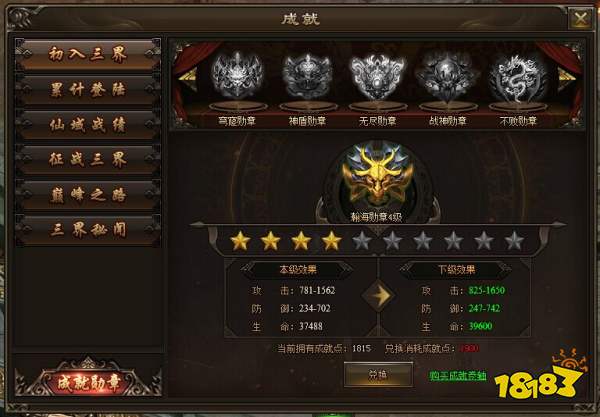Open the 三界秘闻 category
Image resolution: width=600 pixels, height=417 pixels.
tap(89, 228)
